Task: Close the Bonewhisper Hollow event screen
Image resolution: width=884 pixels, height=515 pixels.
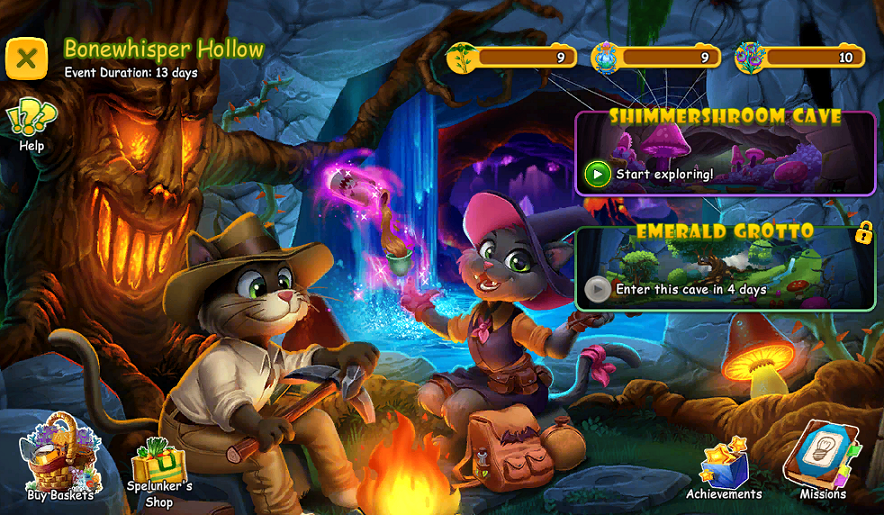Action: (x=27, y=58)
